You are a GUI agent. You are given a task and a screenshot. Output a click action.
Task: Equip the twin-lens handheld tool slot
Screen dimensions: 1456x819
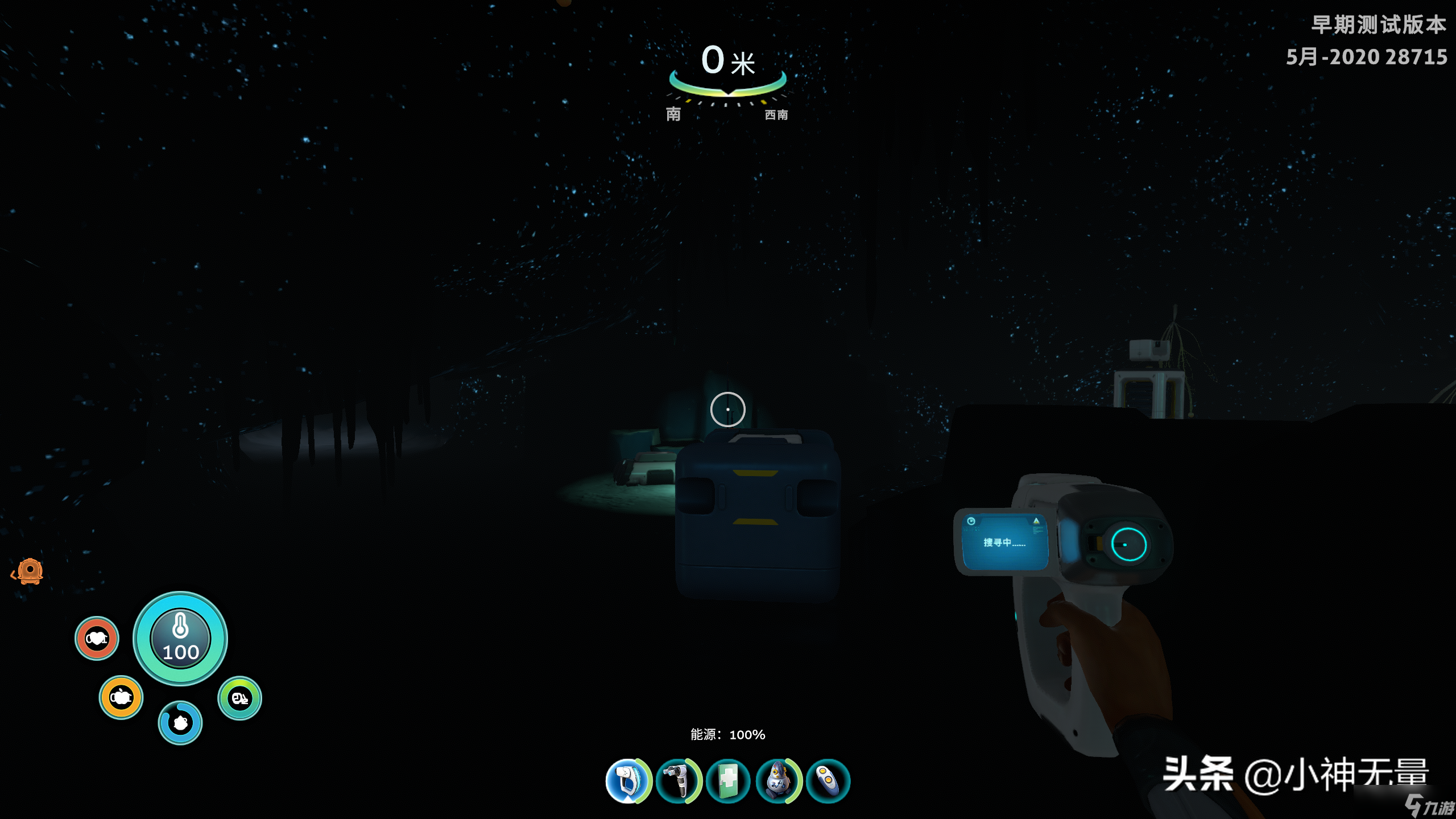click(x=678, y=781)
